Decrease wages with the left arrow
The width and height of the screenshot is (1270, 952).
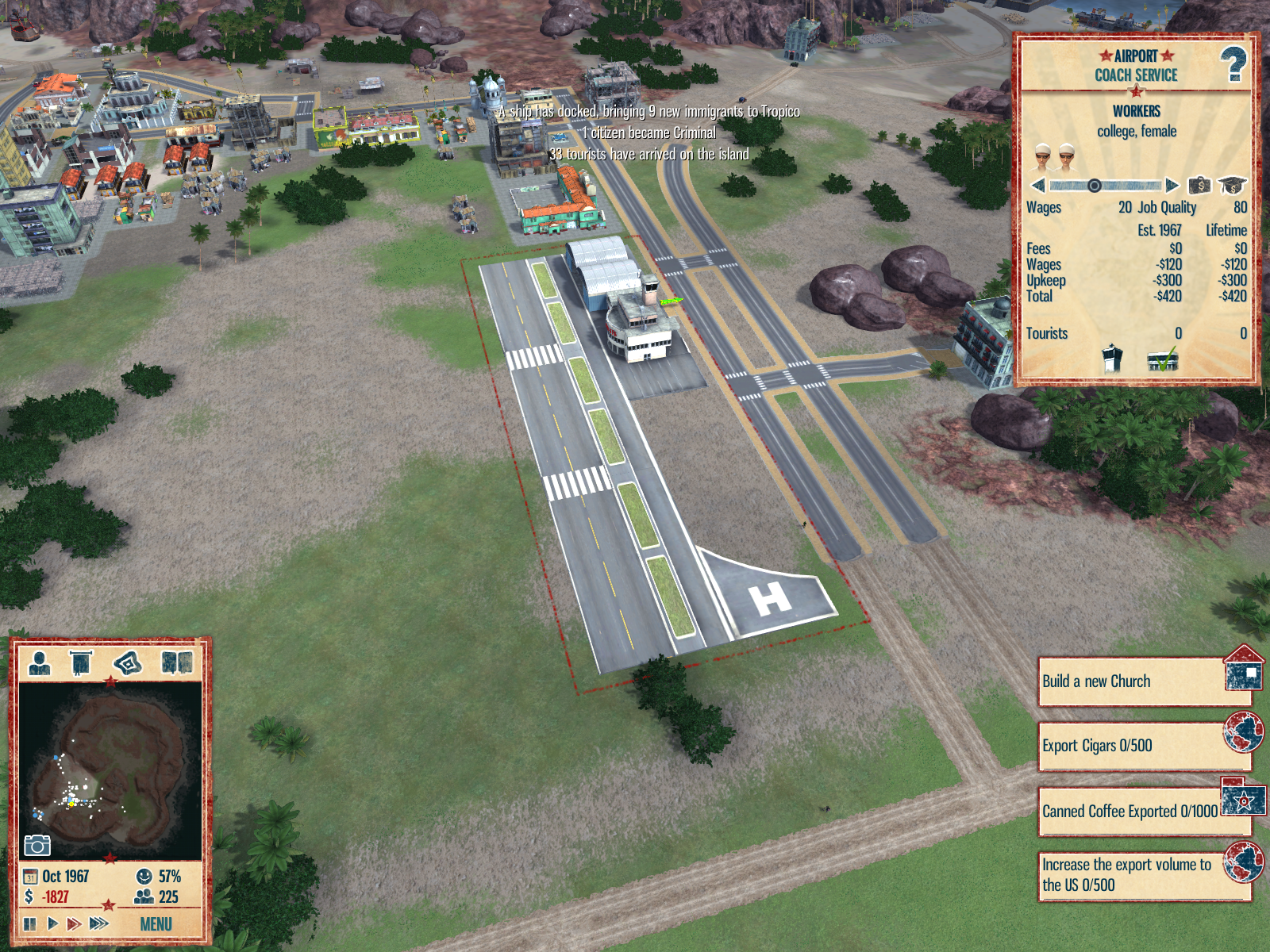1037,186
